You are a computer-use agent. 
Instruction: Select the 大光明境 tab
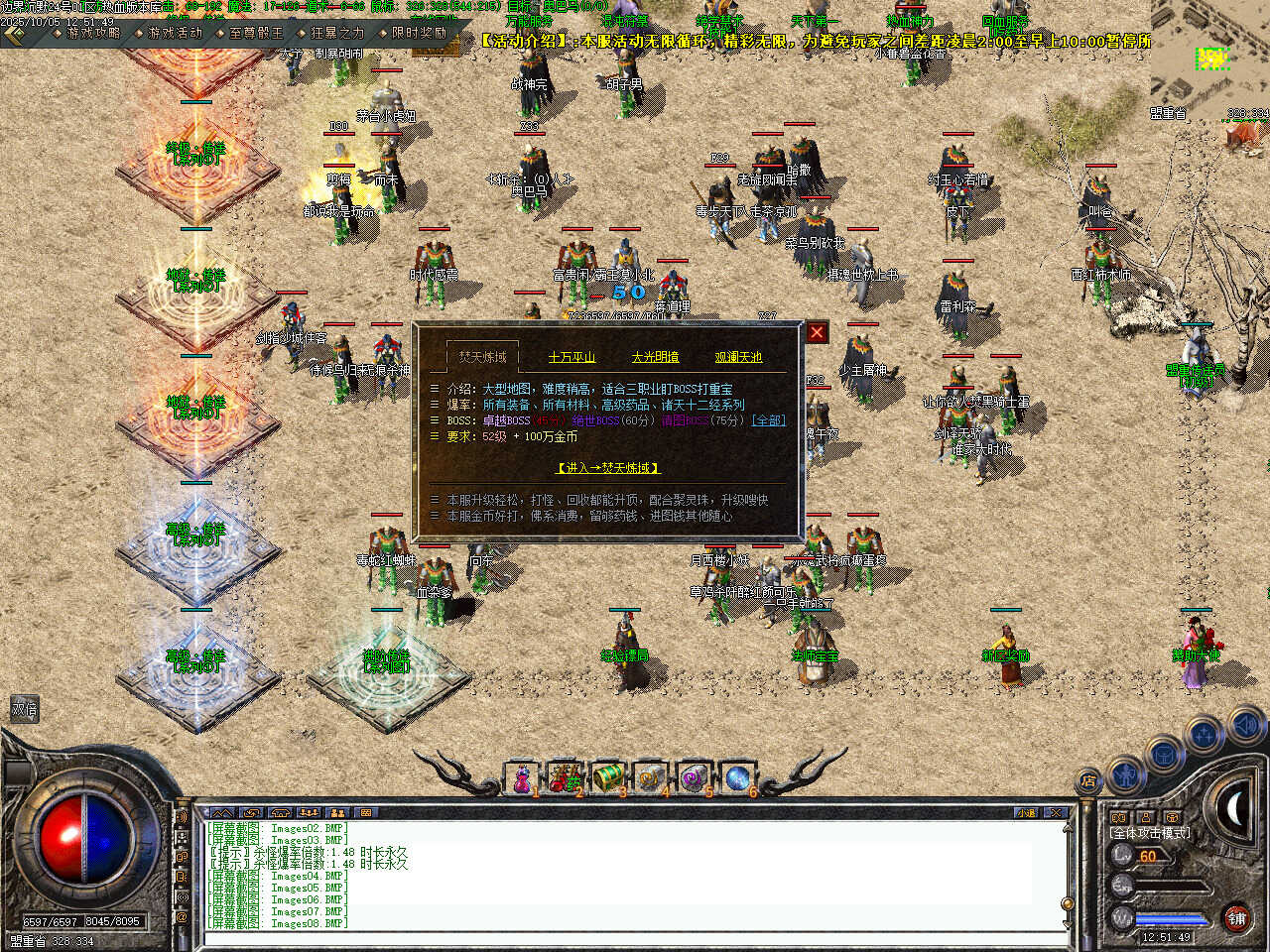coord(655,357)
